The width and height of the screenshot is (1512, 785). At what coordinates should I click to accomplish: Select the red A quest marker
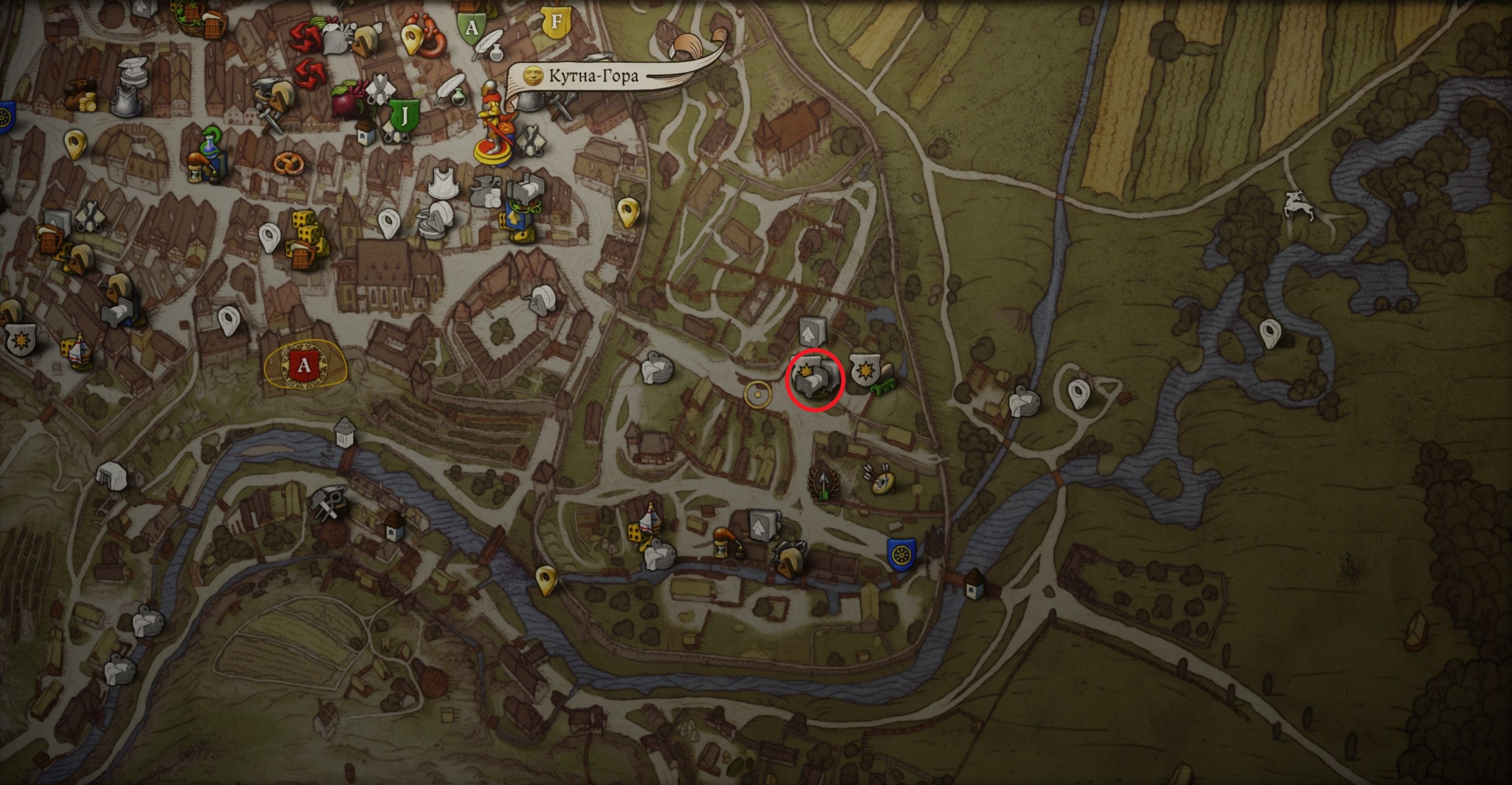304,366
